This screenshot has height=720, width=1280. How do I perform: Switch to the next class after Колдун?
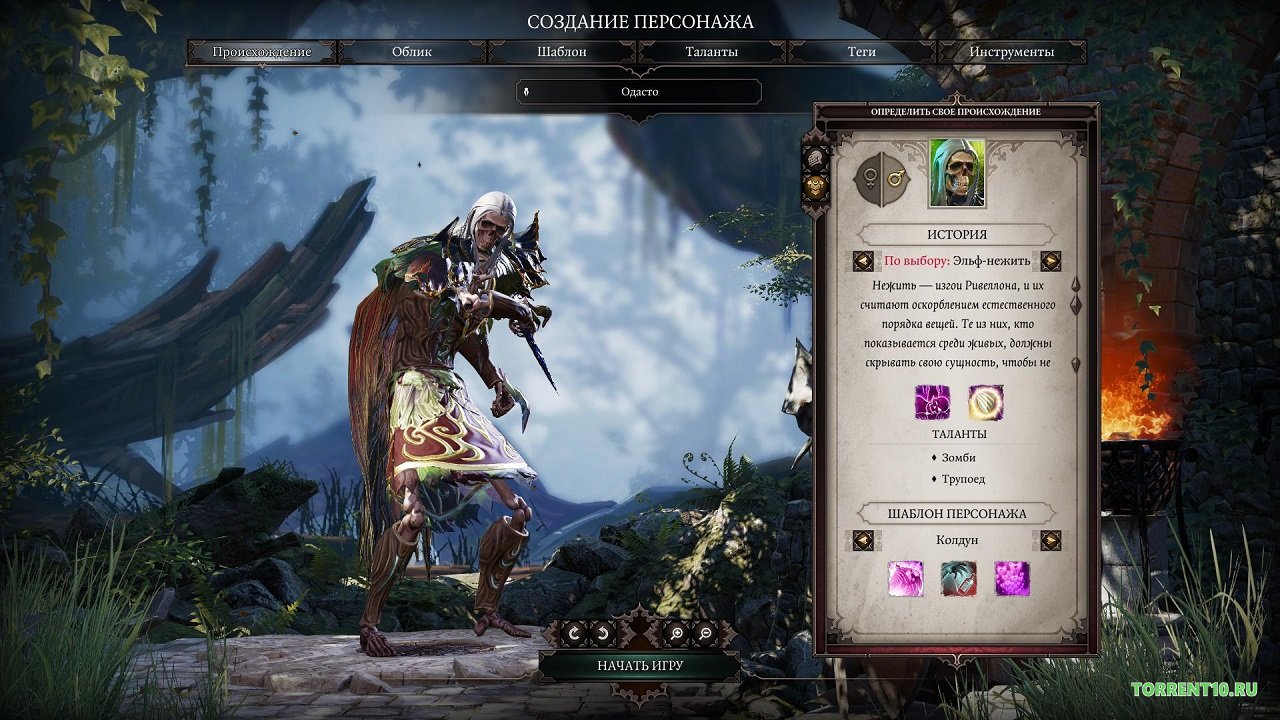coord(1050,540)
